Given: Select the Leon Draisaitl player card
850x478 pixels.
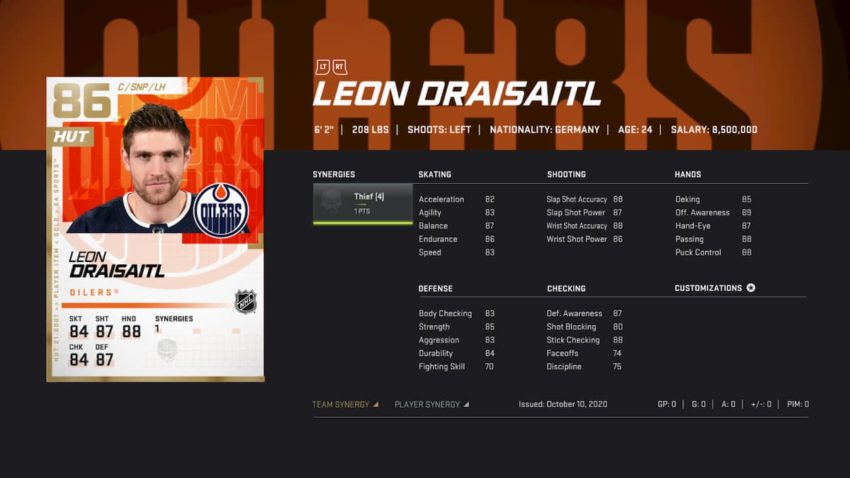Looking at the screenshot, I should [x=155, y=228].
